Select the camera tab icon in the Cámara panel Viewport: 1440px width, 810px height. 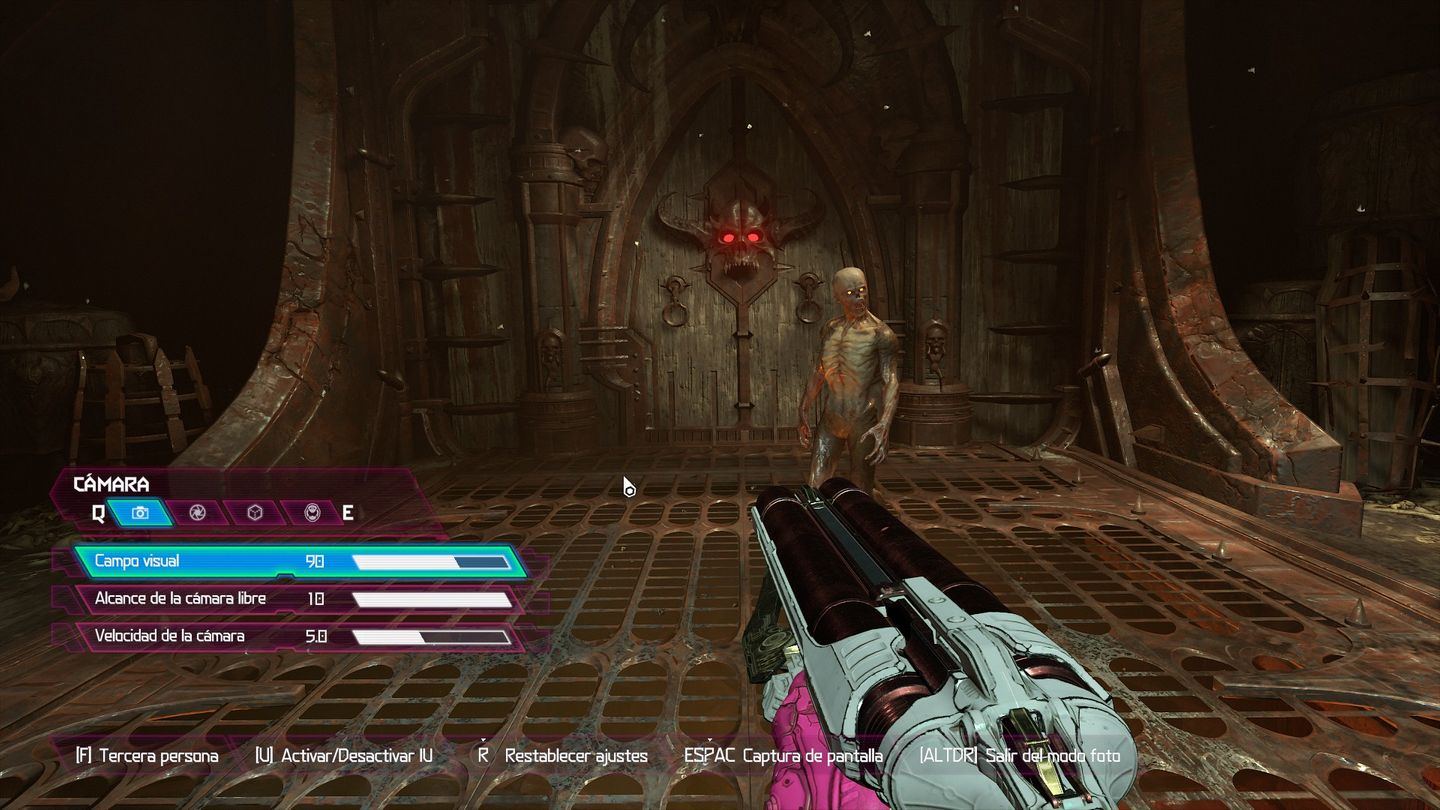coord(139,513)
